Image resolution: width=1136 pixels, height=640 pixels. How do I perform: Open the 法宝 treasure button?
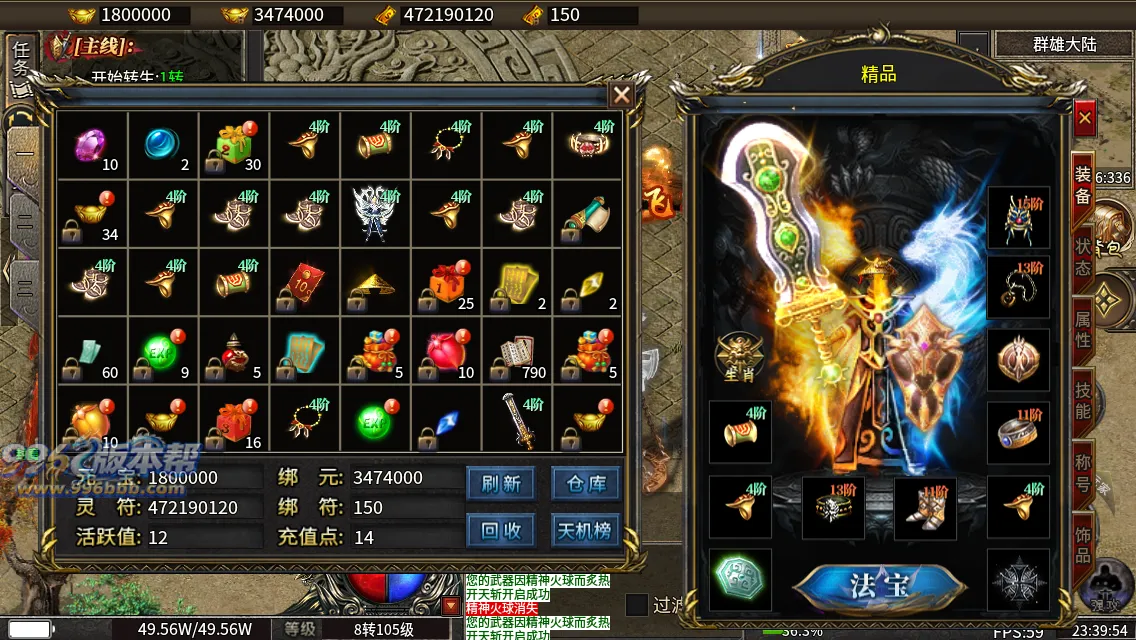click(878, 586)
